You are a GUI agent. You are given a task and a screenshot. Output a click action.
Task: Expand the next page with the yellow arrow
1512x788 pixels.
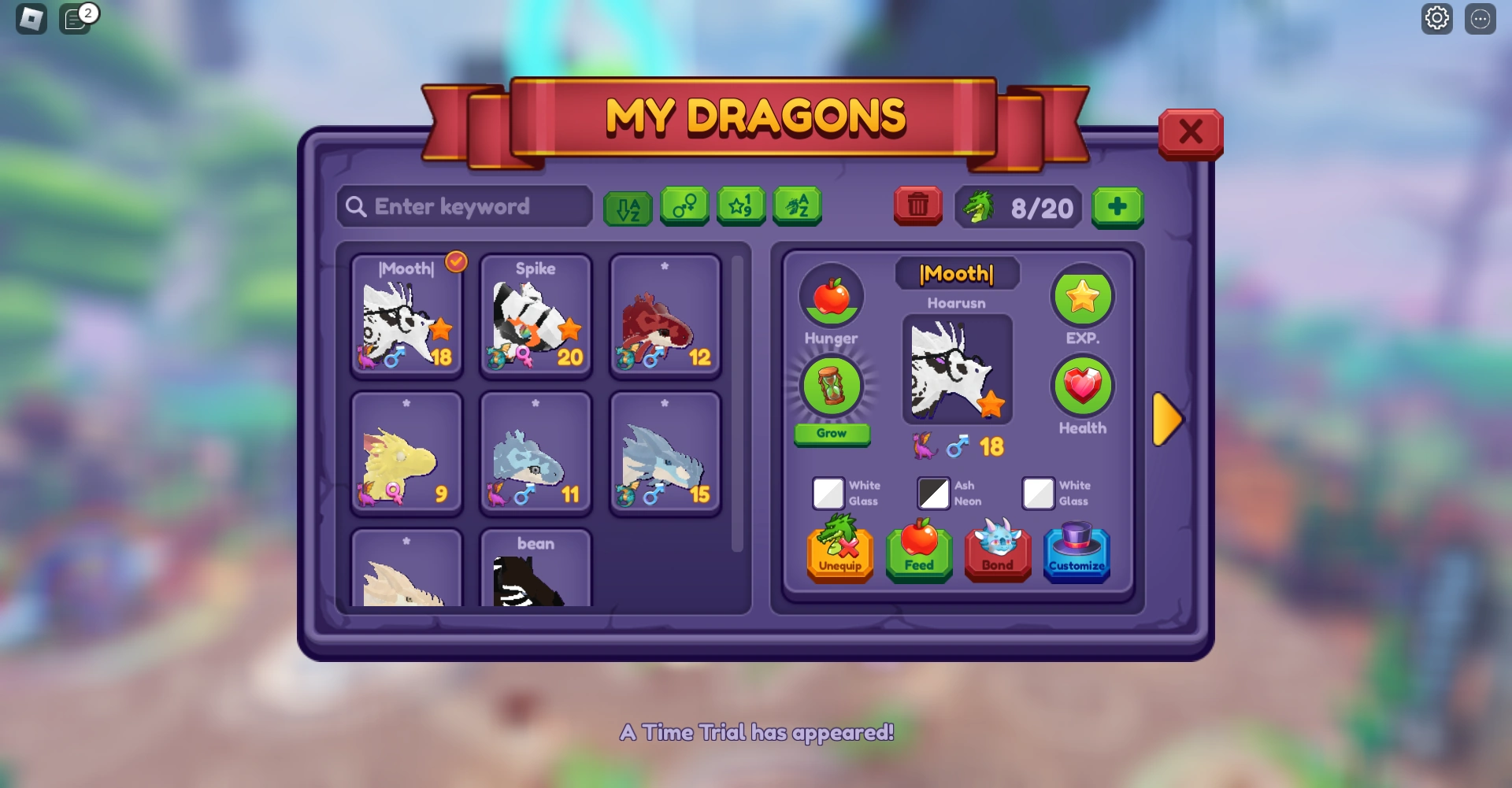point(1169,420)
